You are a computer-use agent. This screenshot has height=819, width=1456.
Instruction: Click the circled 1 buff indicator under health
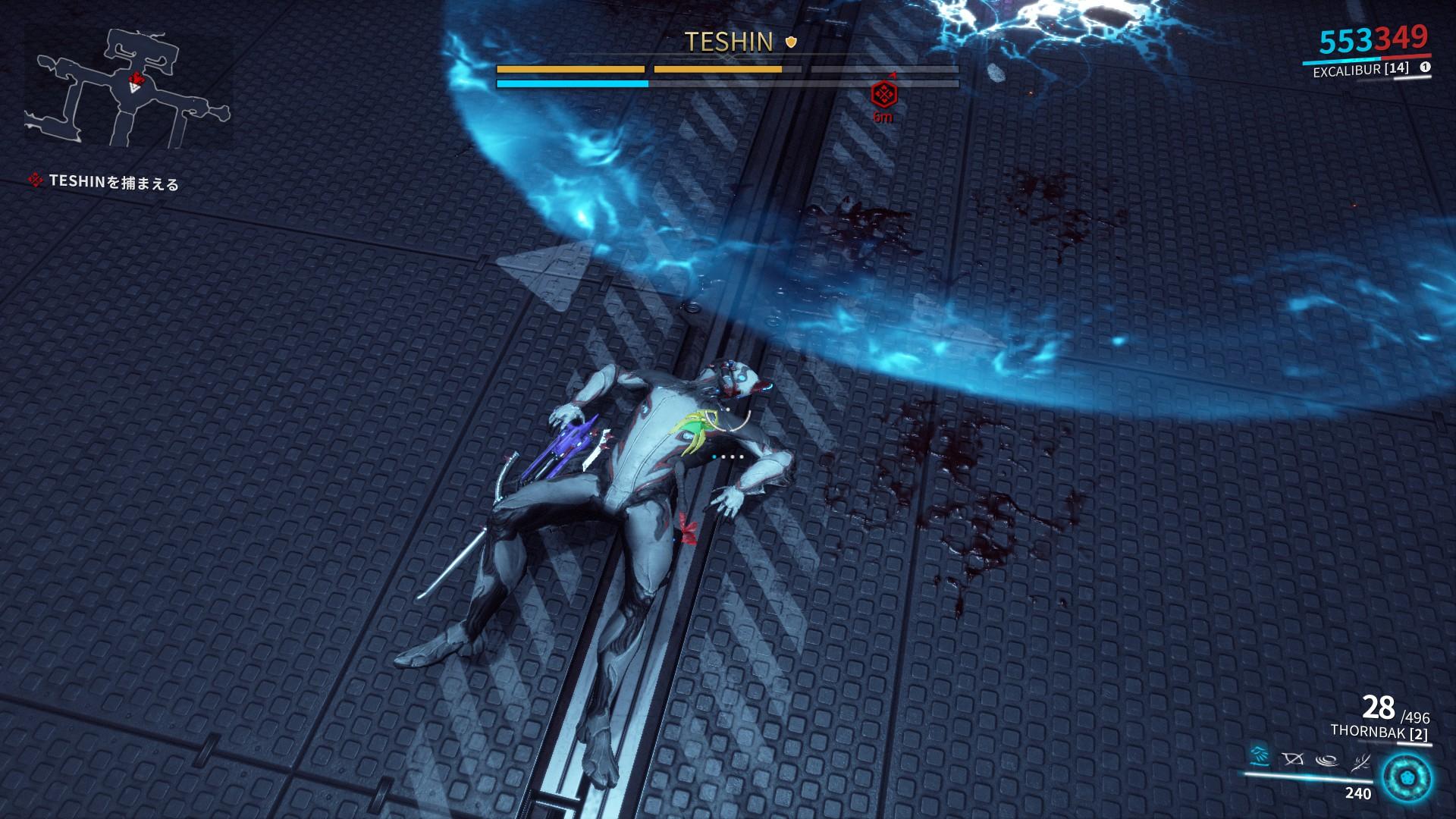1426,67
